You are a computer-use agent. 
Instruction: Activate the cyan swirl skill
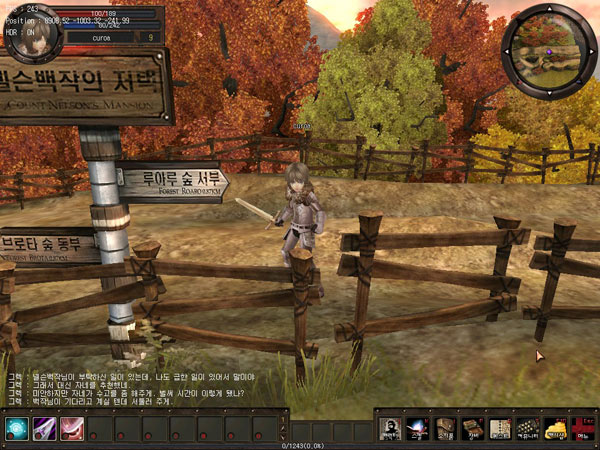pos(17,428)
